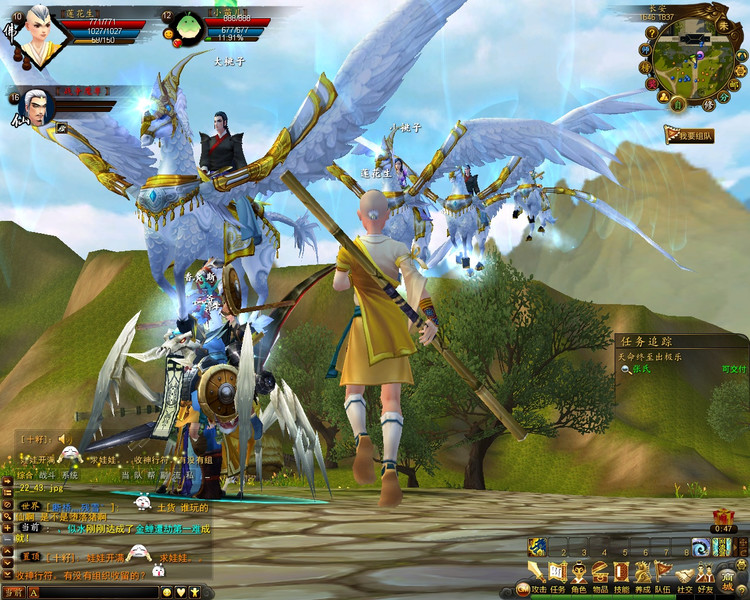The image size is (750, 600).
Task: Open the gift box timer reward
Action: (x=724, y=515)
